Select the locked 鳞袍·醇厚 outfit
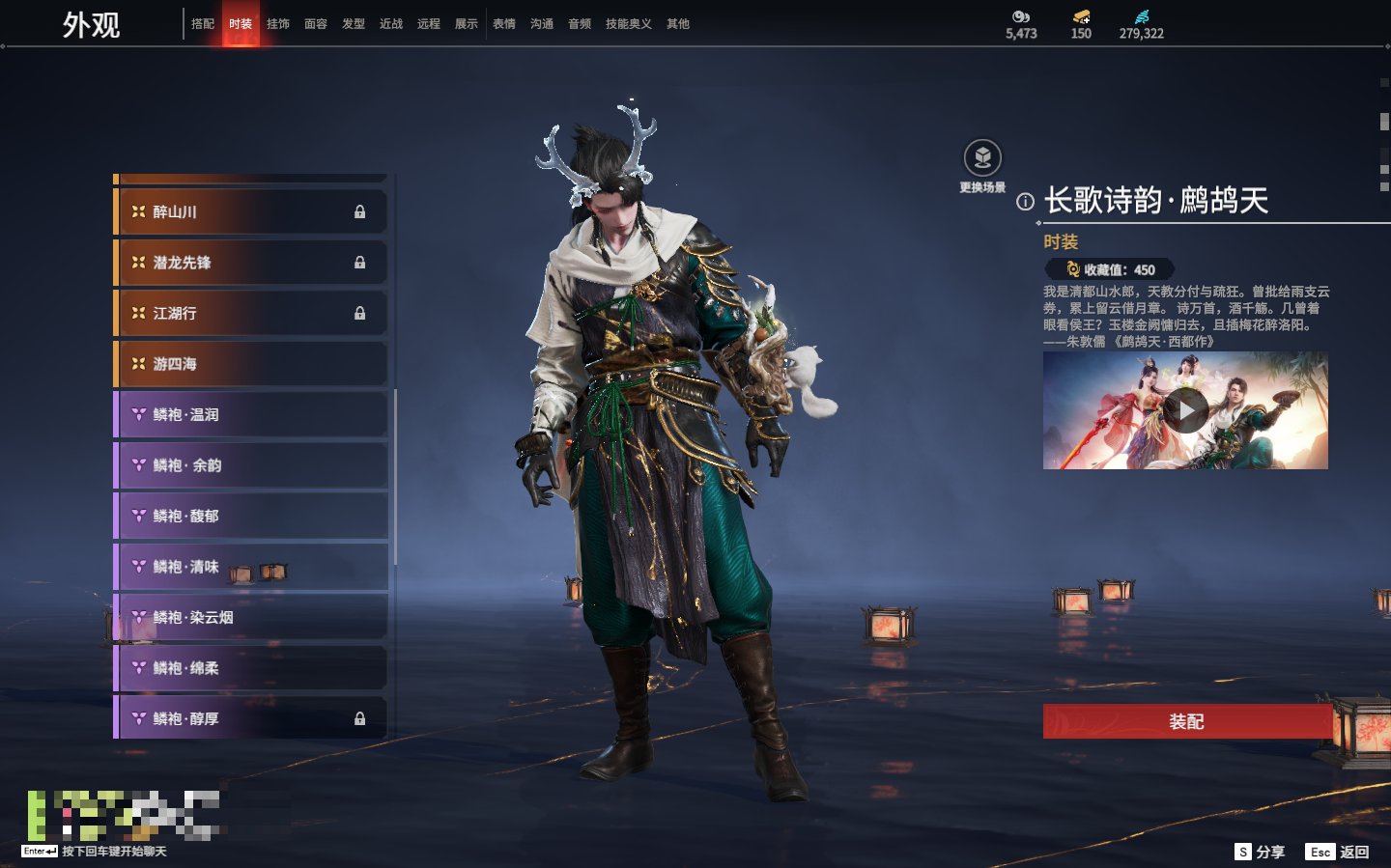The height and width of the screenshot is (868, 1391). (250, 718)
